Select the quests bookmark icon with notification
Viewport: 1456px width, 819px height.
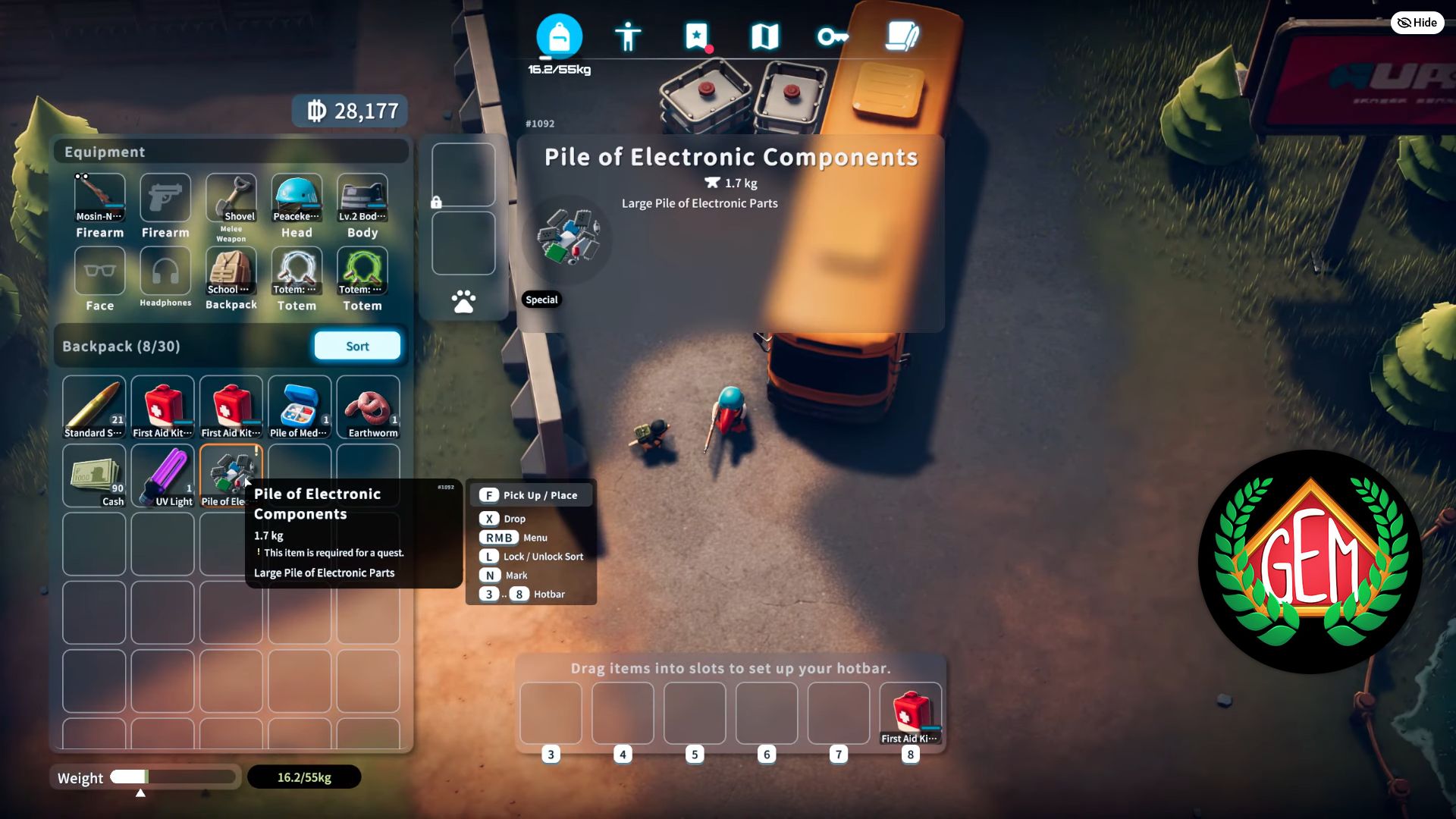(696, 35)
